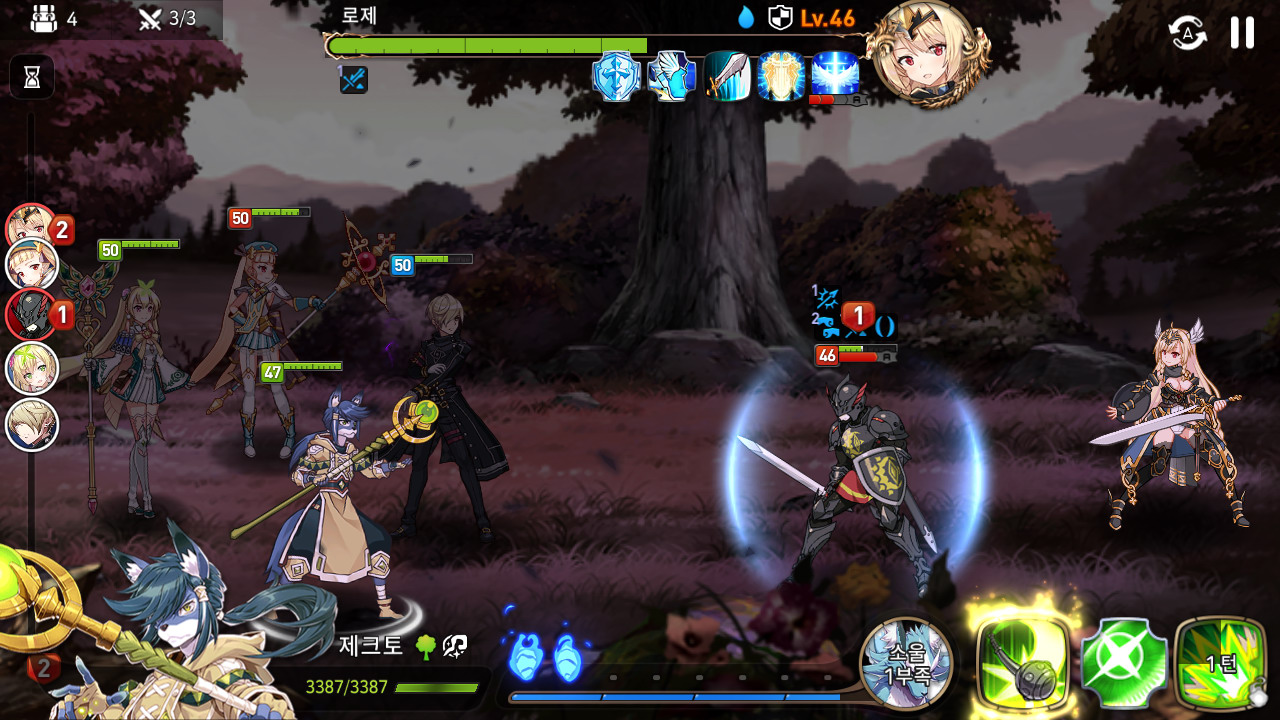Inspect the golden winged shield buff icon
1280x720 pixels.
(x=781, y=76)
